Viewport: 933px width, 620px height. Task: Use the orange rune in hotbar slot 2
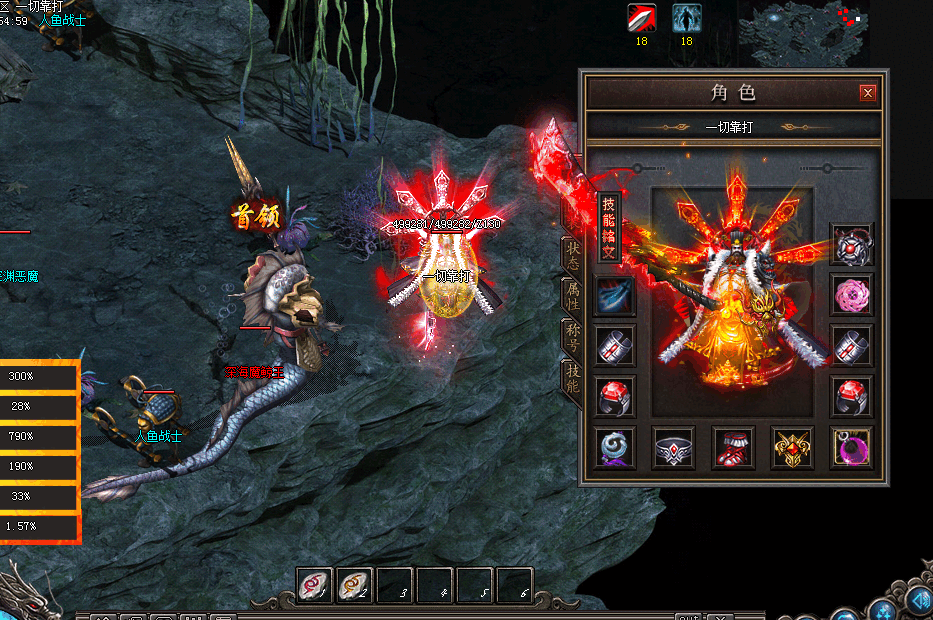tap(354, 585)
